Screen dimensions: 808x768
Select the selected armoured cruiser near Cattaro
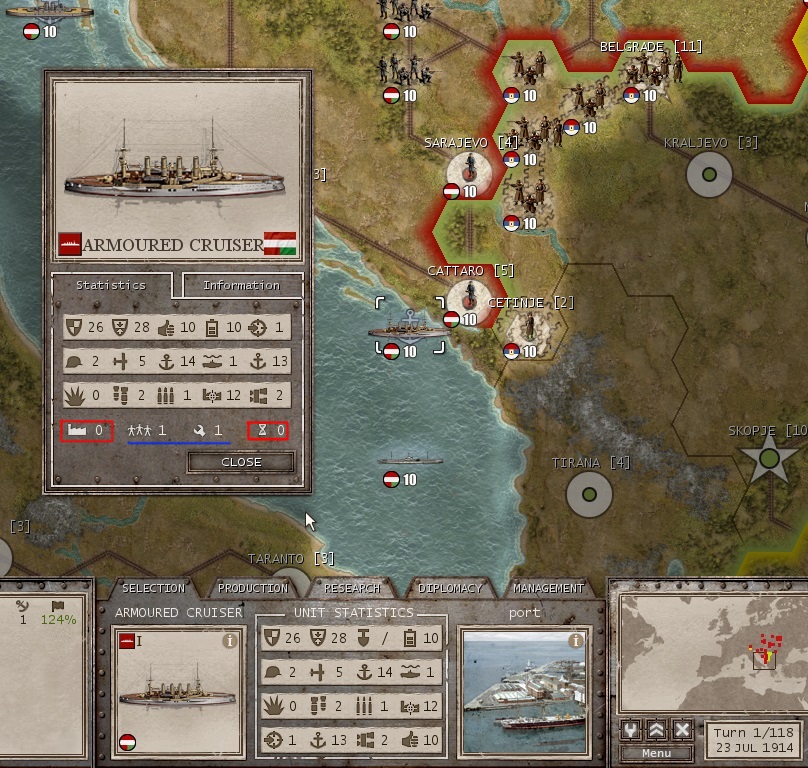click(x=409, y=328)
